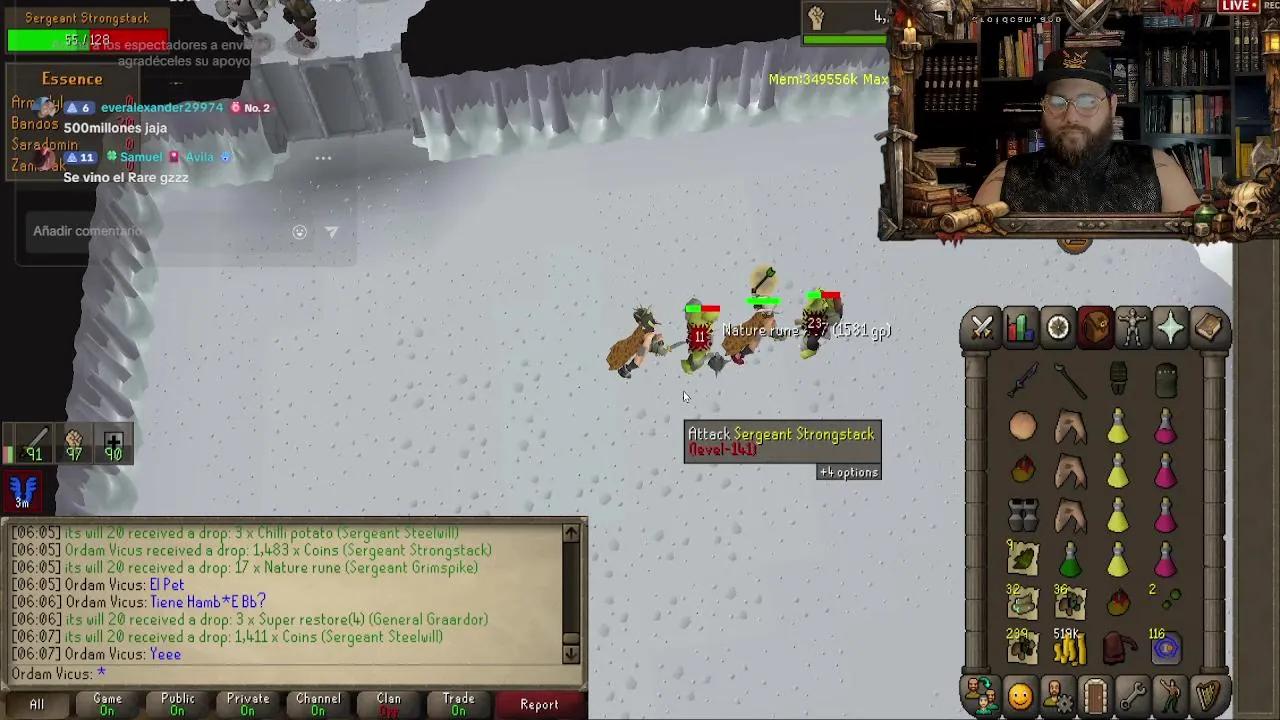Disable Trade chat filter
1280x720 pixels.
pyautogui.click(x=458, y=704)
